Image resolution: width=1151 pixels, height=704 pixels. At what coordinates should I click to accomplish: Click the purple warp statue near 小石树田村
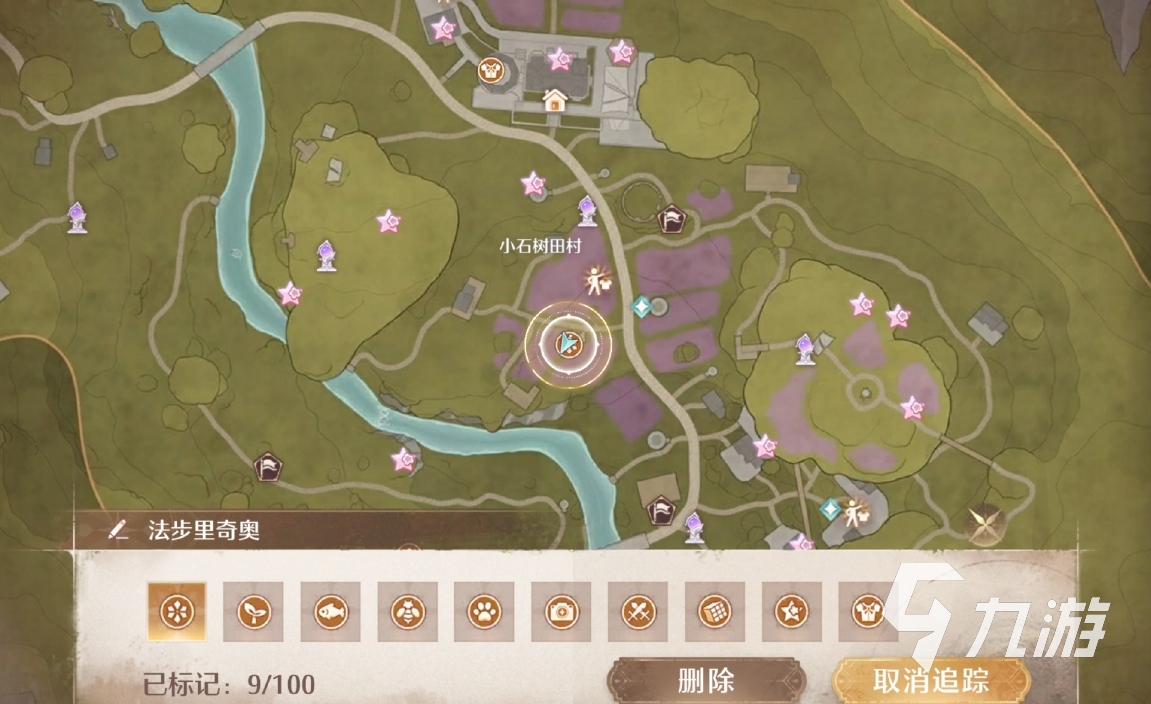pyautogui.click(x=587, y=210)
